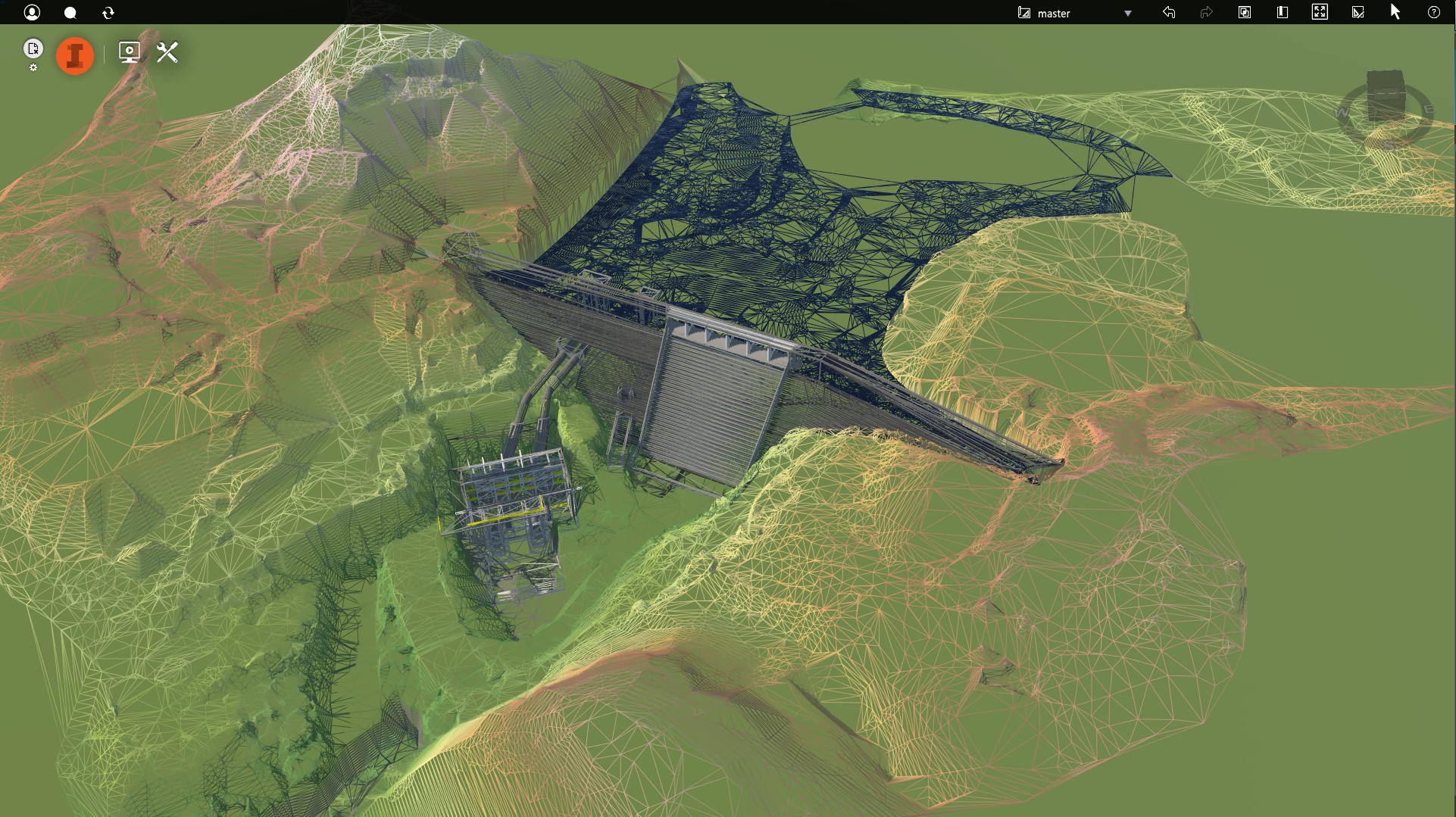Close the current model file
This screenshot has width=1456, height=817.
(33, 48)
